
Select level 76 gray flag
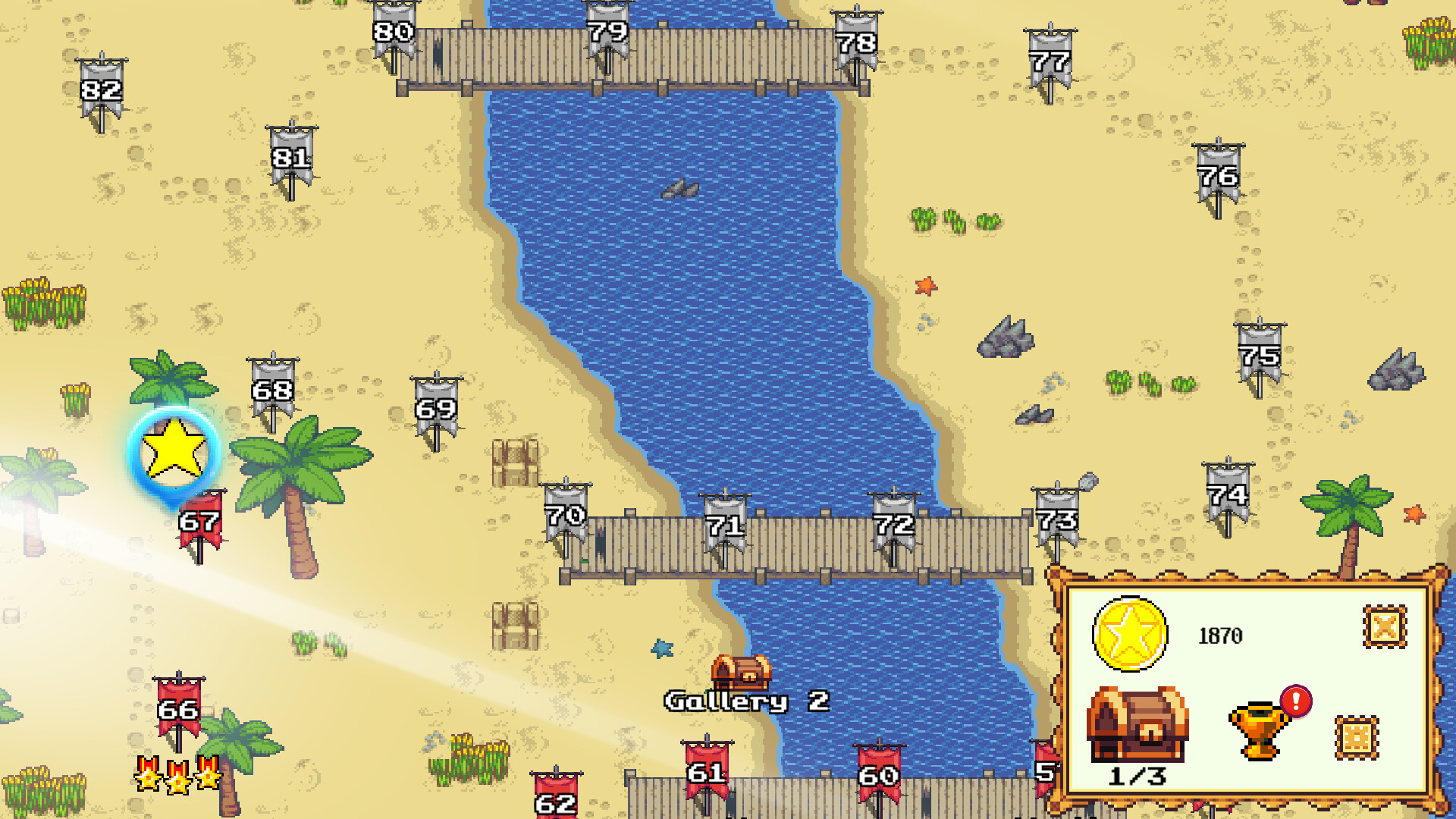click(x=1216, y=177)
